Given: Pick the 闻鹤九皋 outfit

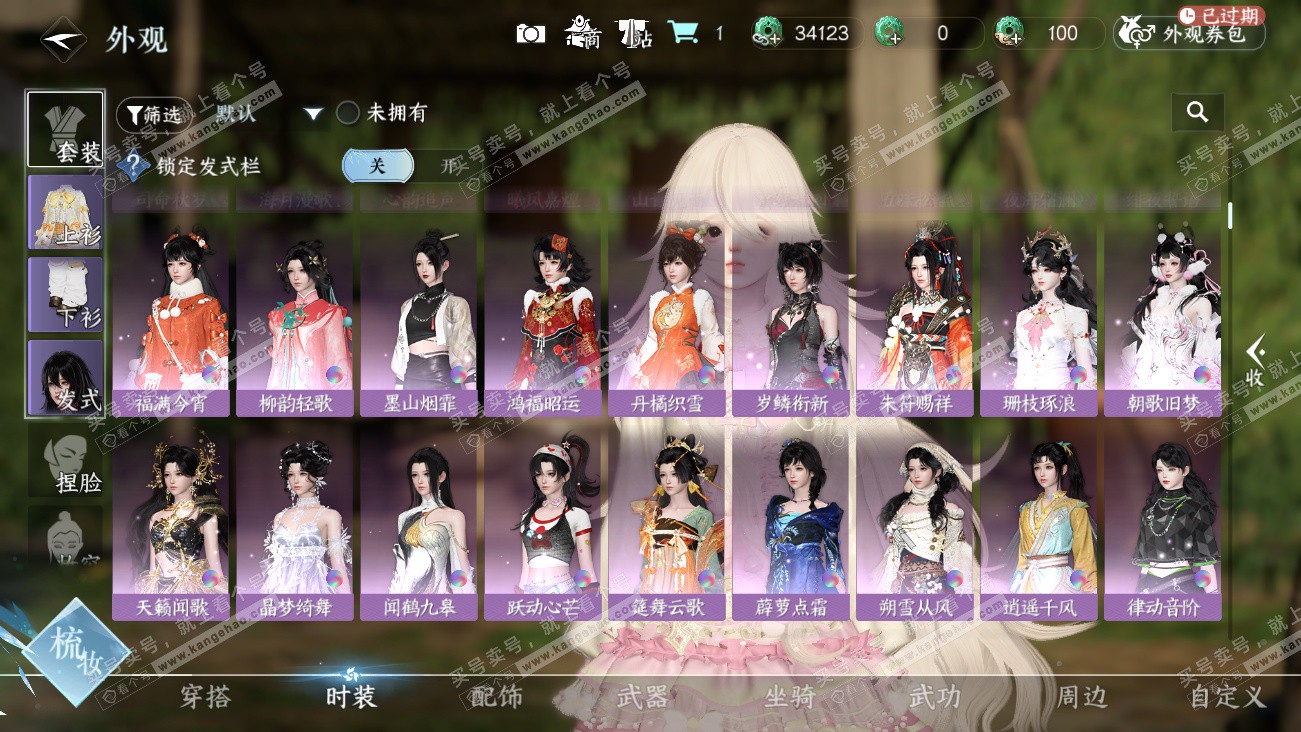Looking at the screenshot, I should tap(419, 523).
